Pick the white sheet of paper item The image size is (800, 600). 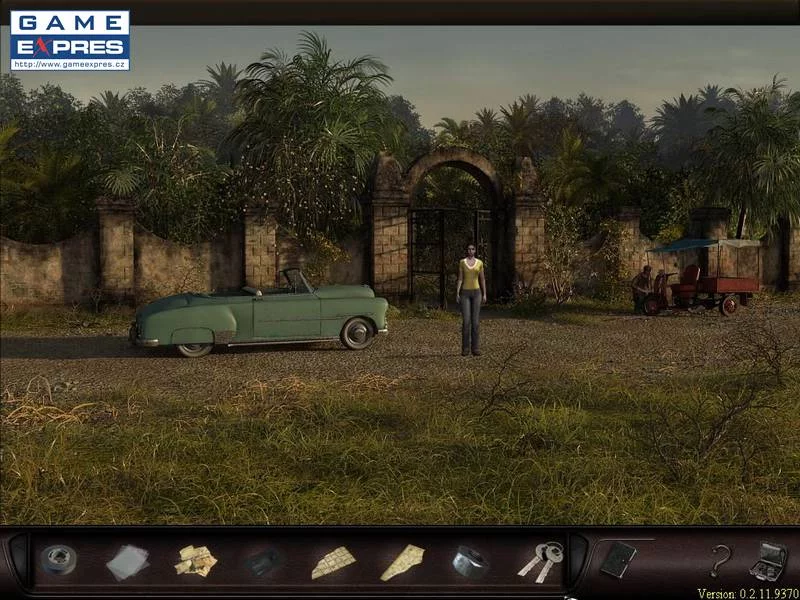(x=127, y=562)
